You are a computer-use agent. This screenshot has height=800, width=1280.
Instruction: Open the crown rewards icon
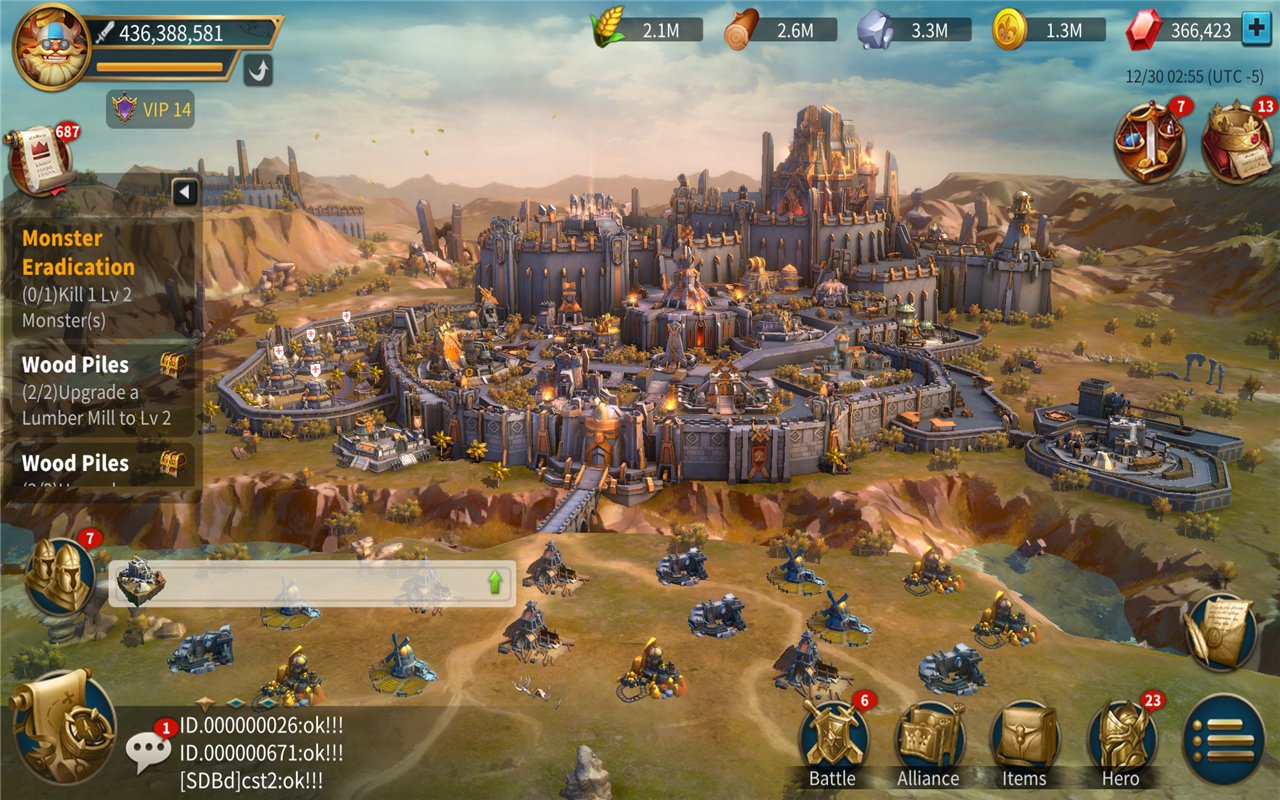(1237, 143)
